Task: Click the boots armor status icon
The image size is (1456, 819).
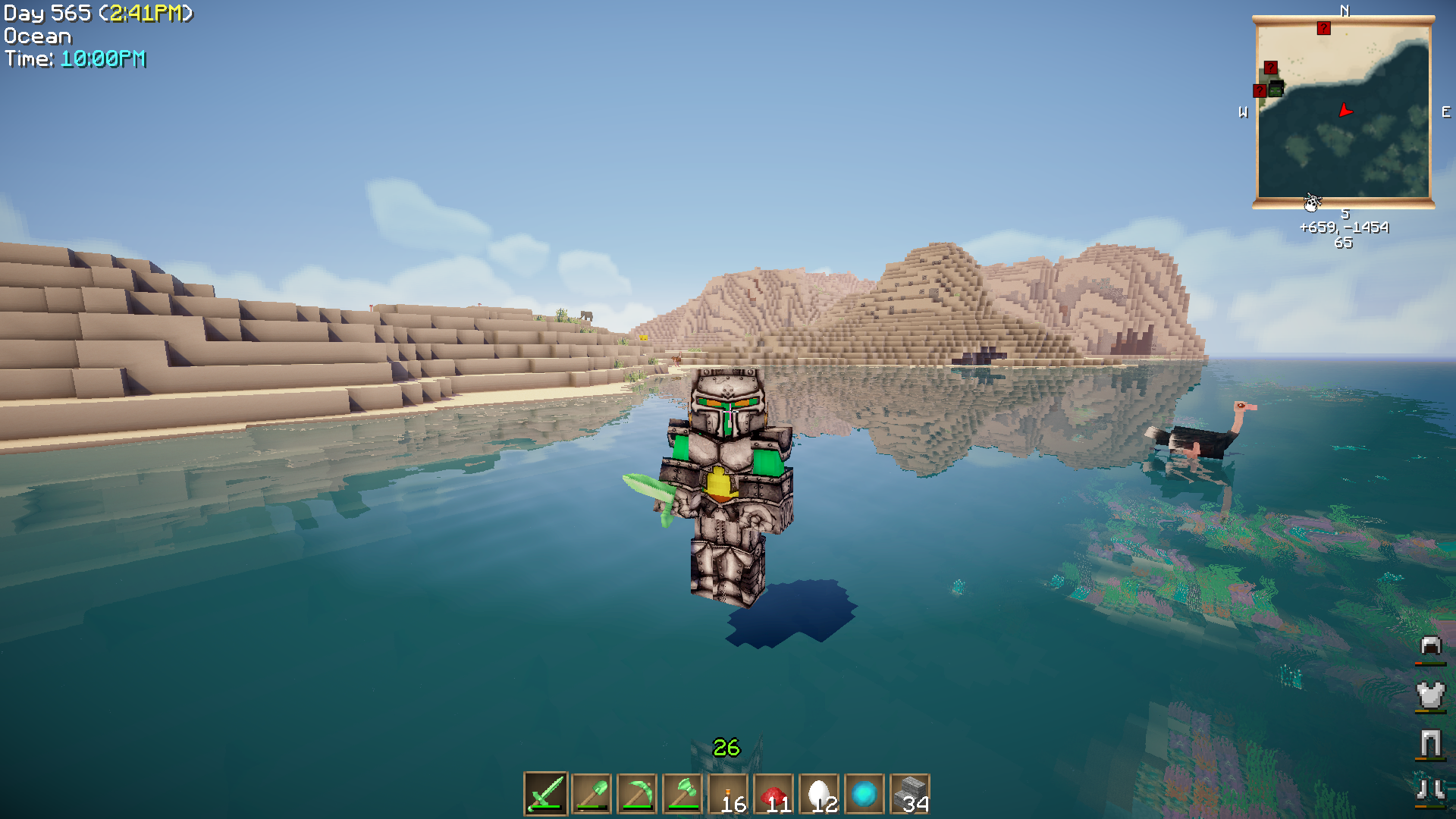Action: 1430,790
